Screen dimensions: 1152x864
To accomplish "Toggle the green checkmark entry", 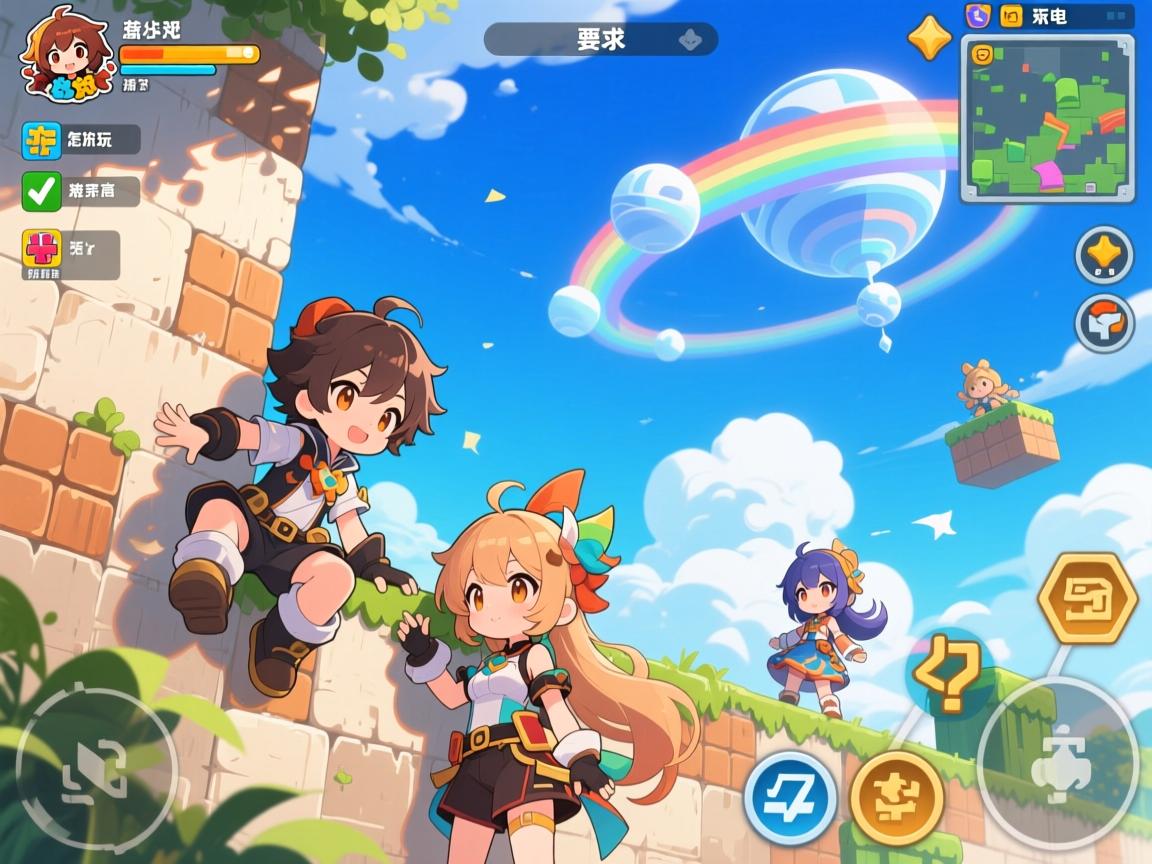I will point(41,191).
